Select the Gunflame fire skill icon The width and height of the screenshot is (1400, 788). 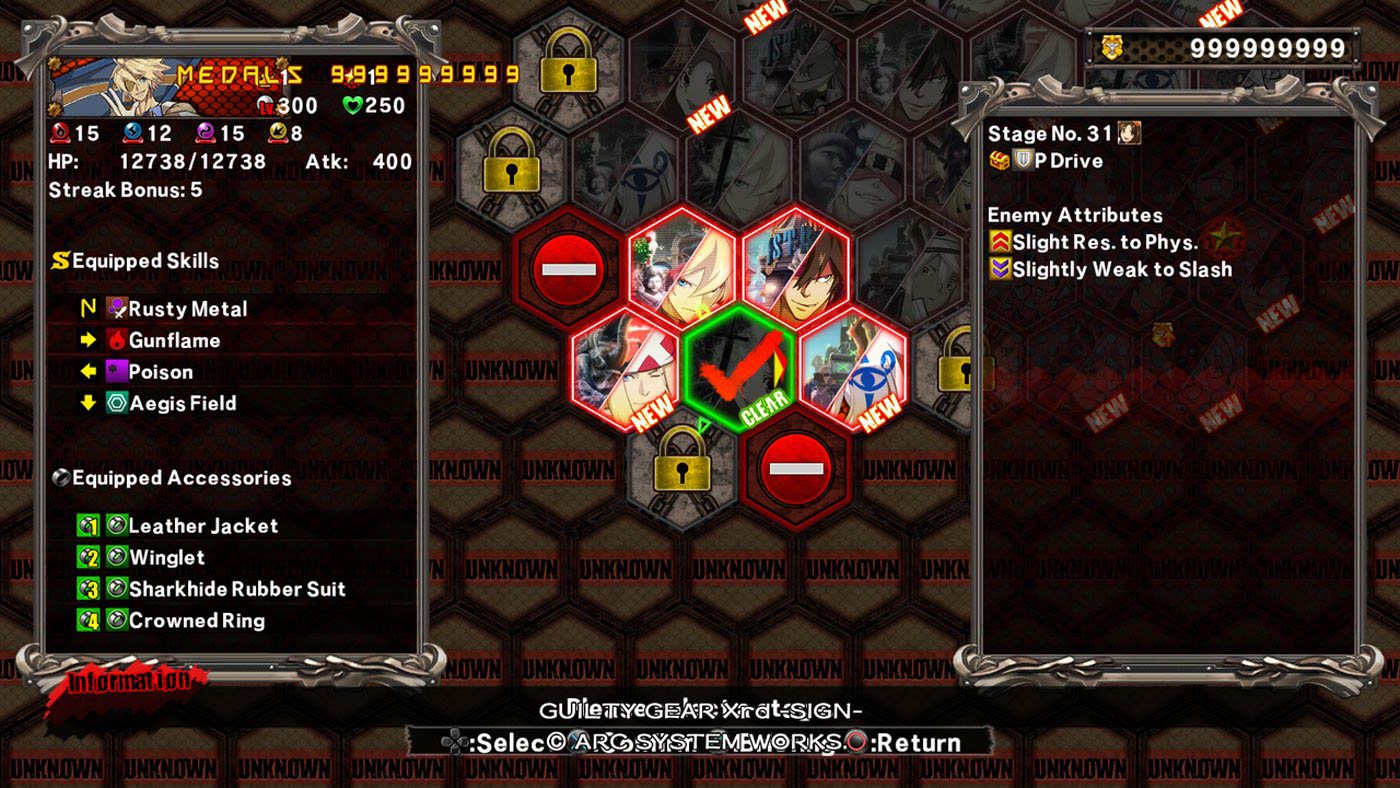115,340
